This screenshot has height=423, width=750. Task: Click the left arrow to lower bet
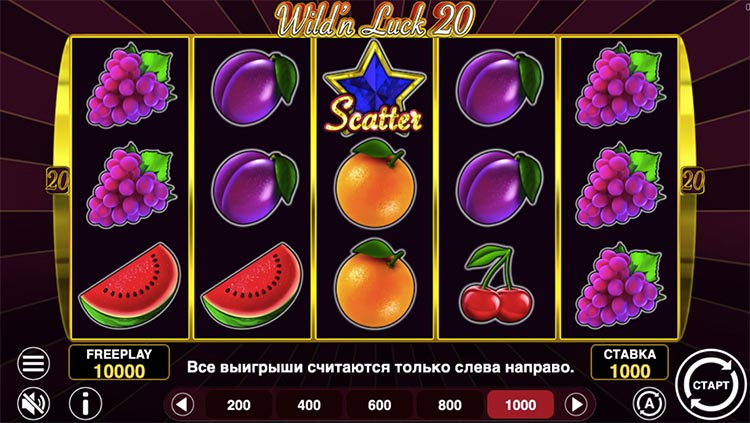point(182,405)
